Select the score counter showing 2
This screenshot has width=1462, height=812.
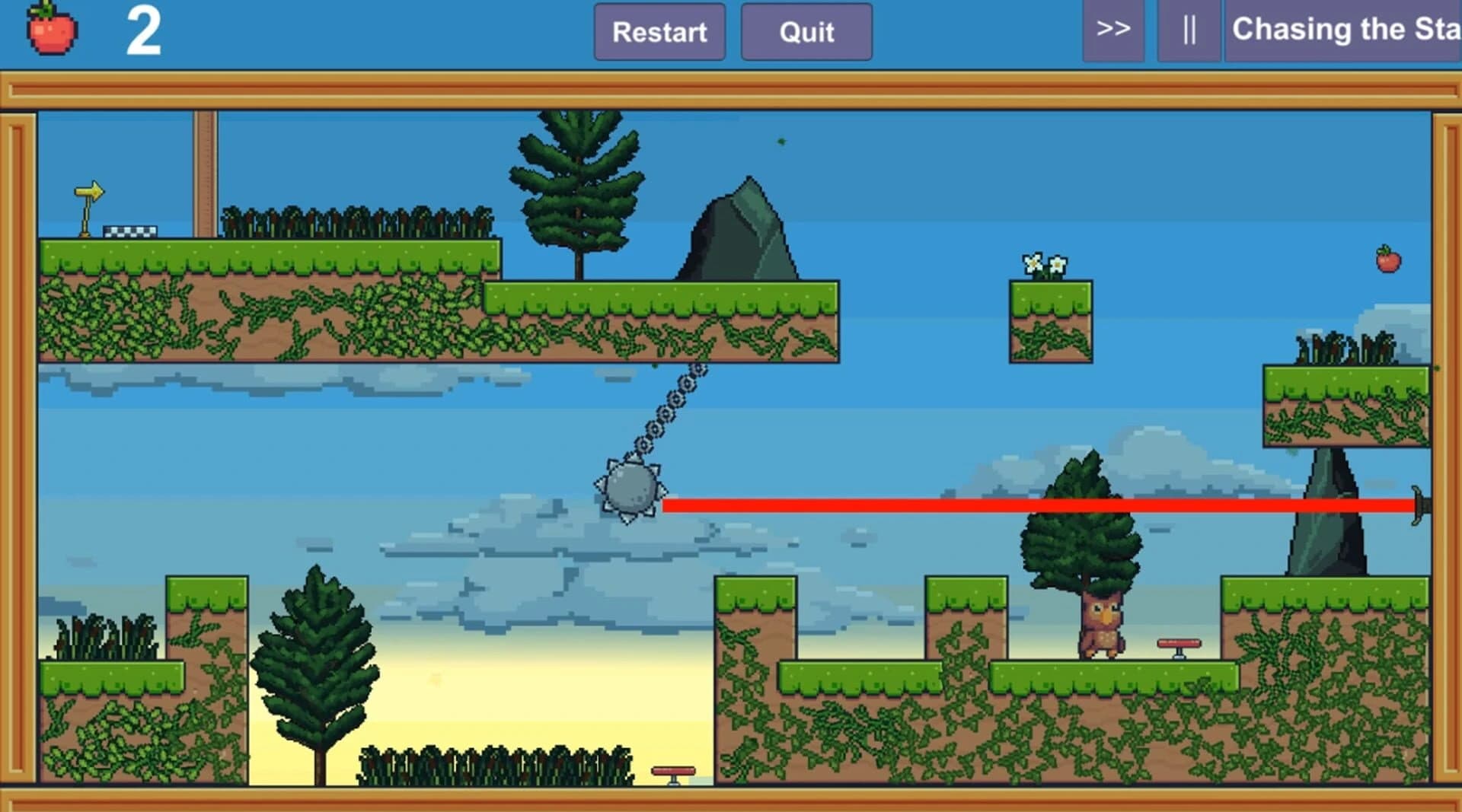point(146,30)
